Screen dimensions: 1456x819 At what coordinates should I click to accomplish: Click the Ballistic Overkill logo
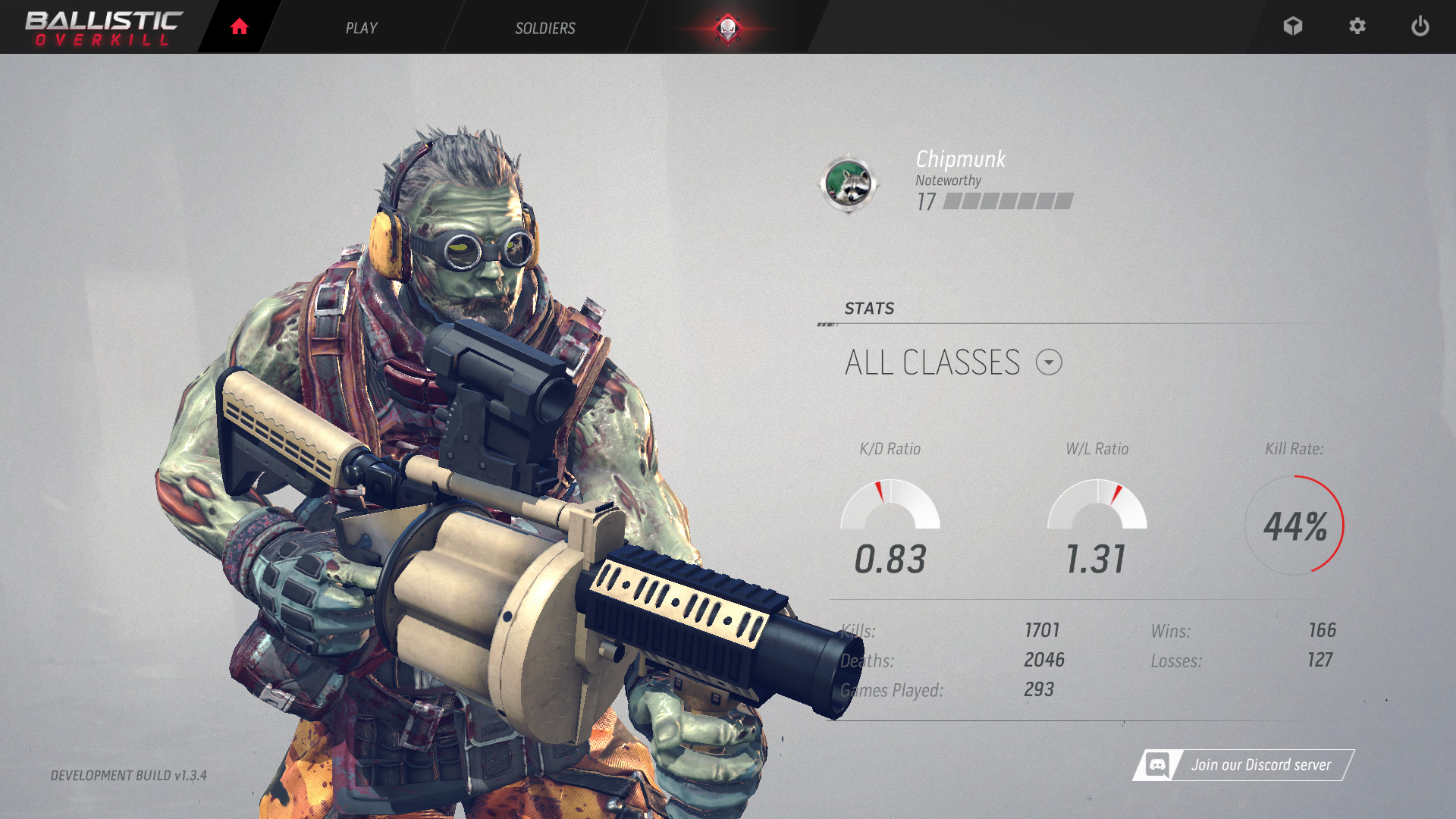click(x=104, y=28)
